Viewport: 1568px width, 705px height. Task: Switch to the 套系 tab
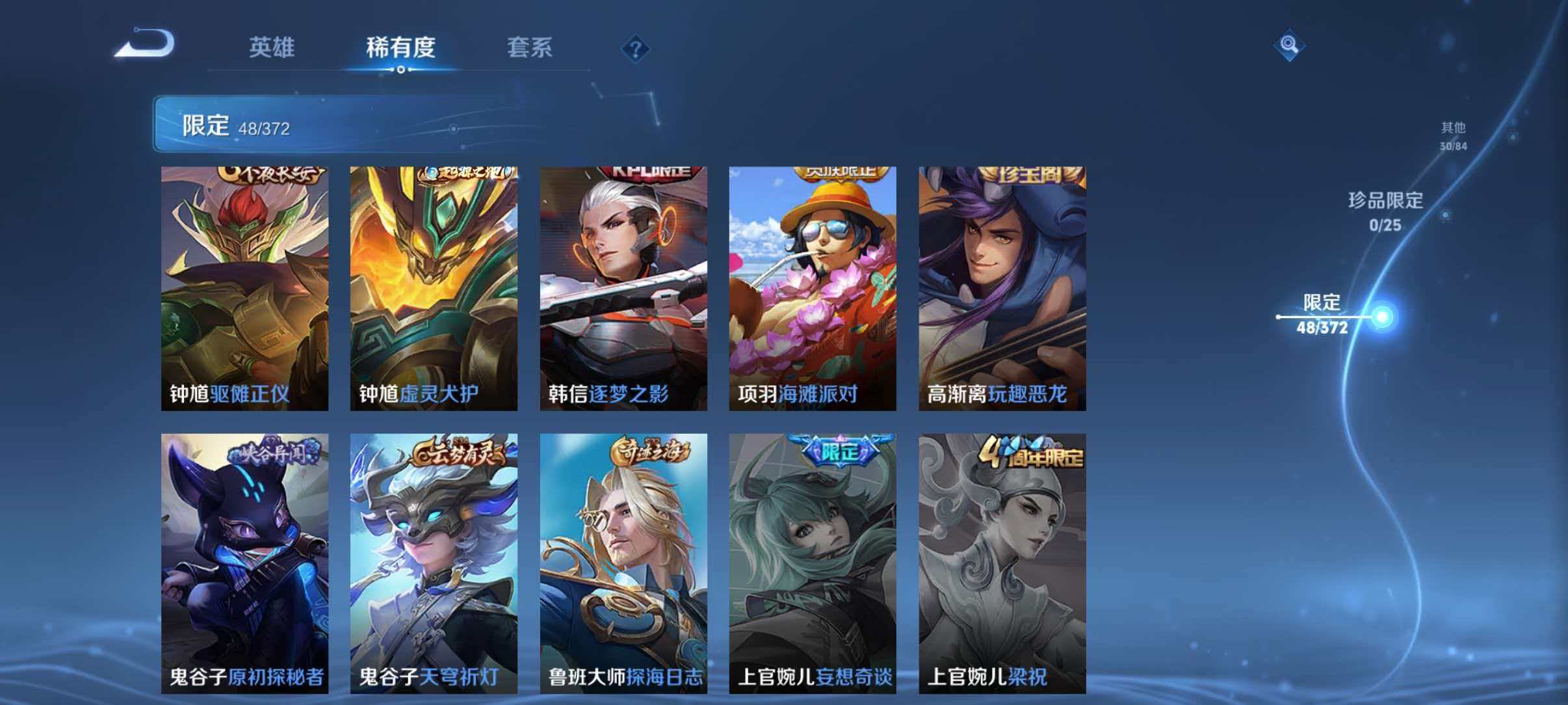coord(531,48)
